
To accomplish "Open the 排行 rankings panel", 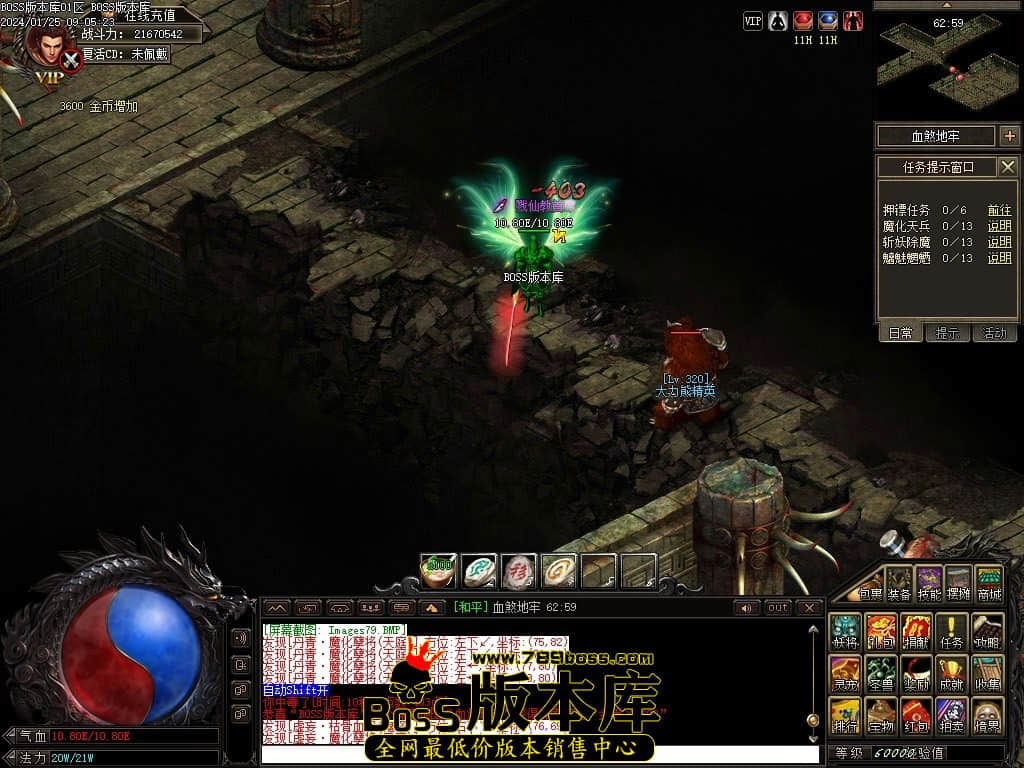I will 845,715.
